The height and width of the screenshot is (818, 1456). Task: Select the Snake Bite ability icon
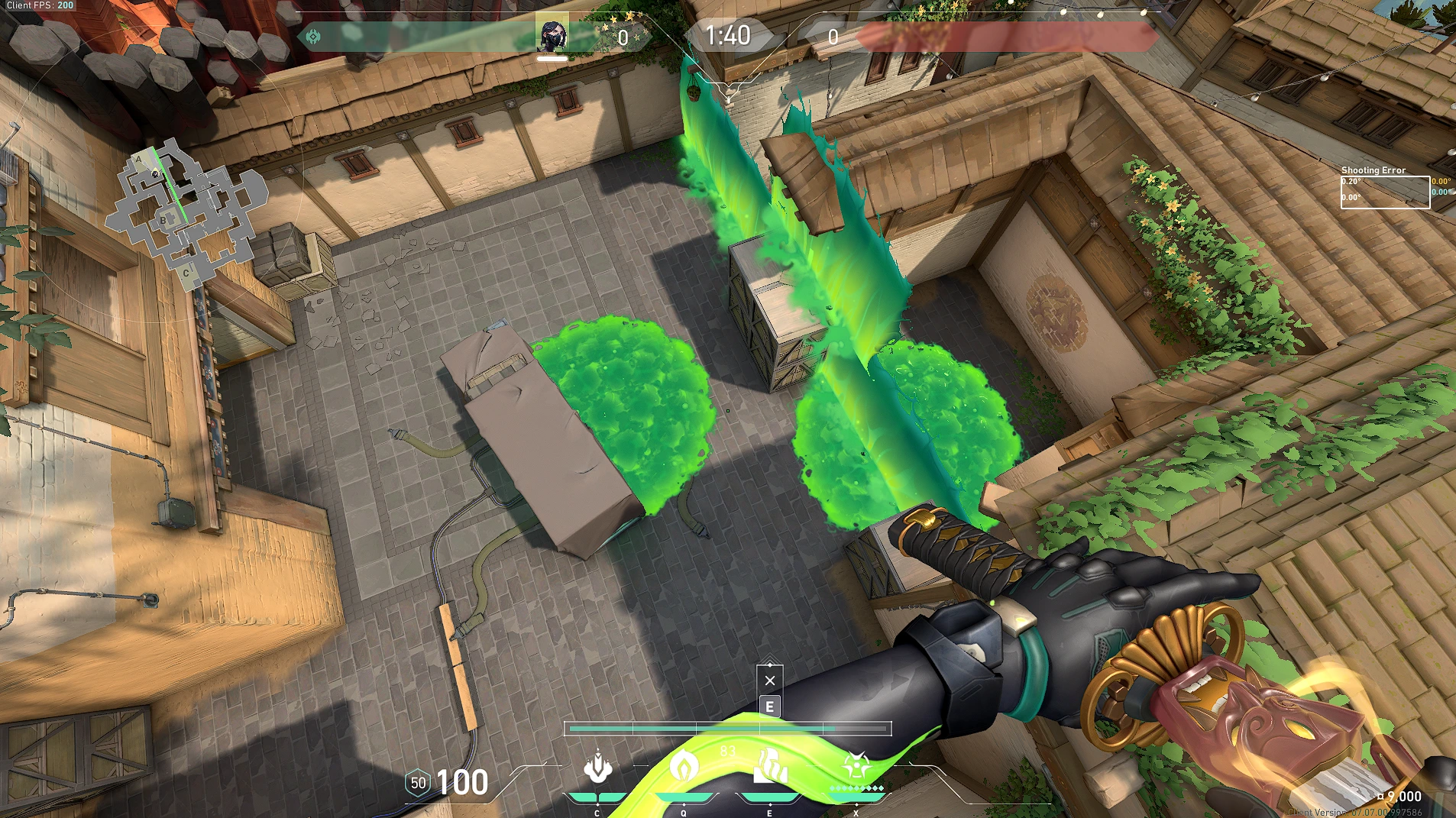pos(597,768)
